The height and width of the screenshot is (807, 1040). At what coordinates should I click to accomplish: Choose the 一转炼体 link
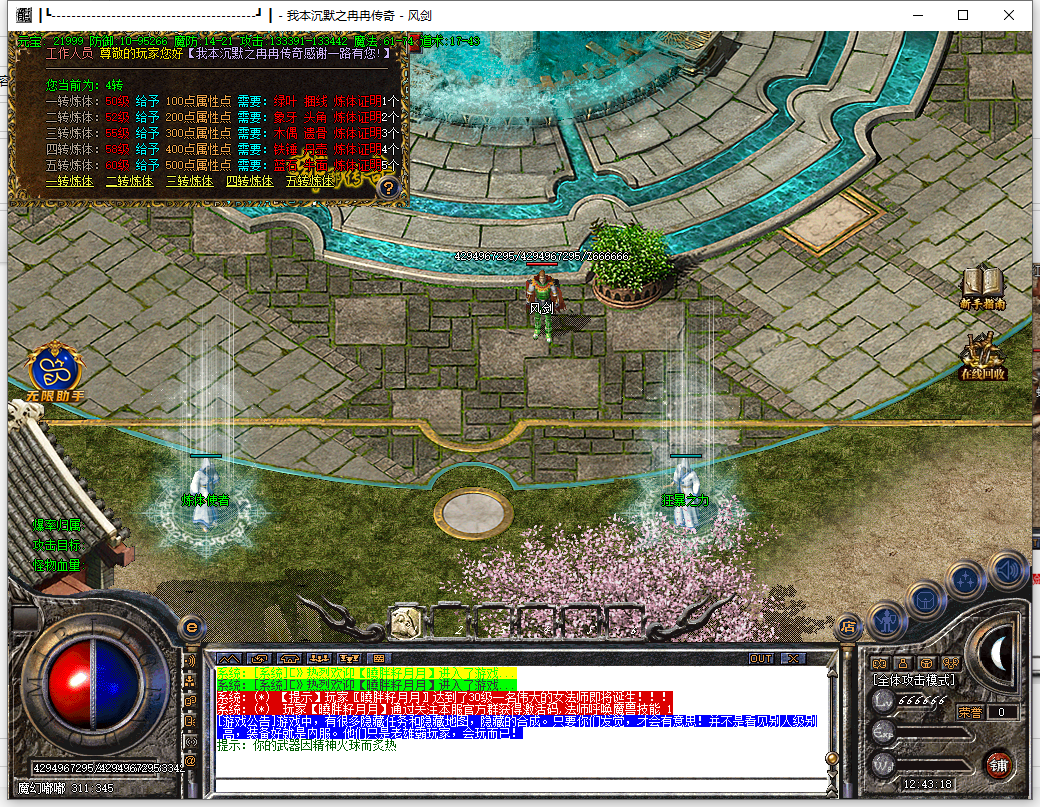point(69,182)
